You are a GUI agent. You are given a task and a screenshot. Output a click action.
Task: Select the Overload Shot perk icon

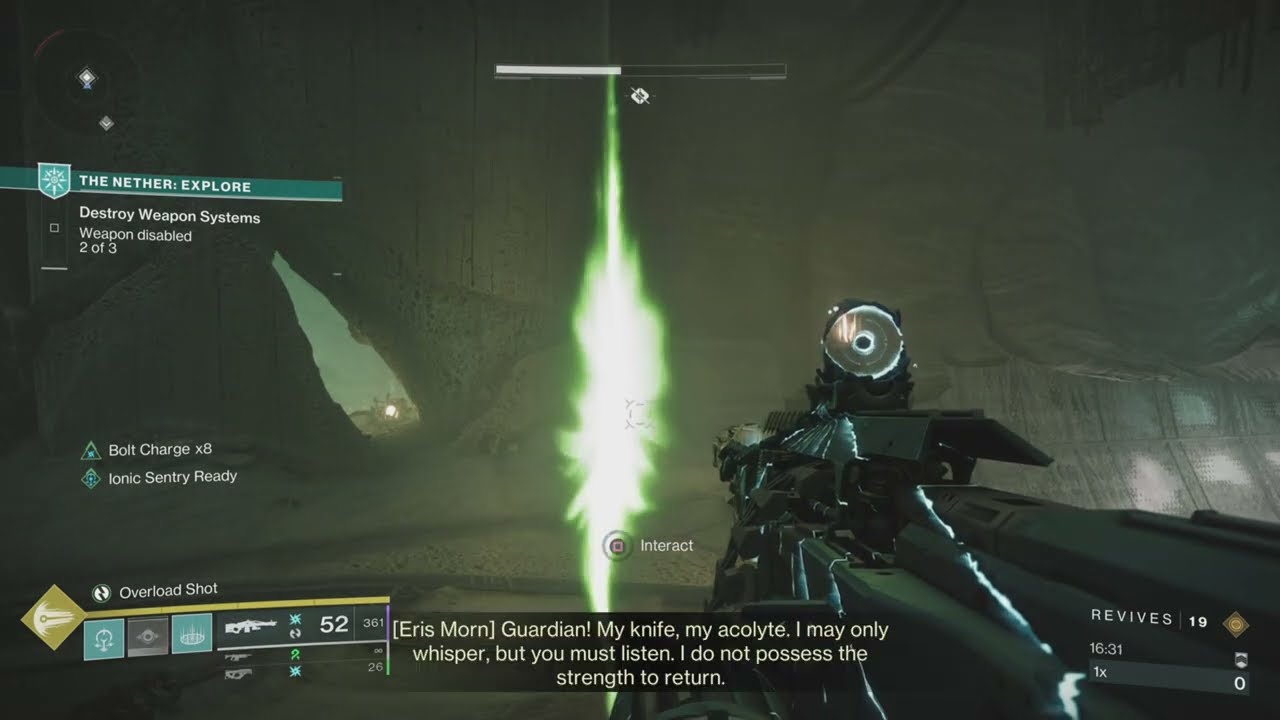pyautogui.click(x=101, y=593)
